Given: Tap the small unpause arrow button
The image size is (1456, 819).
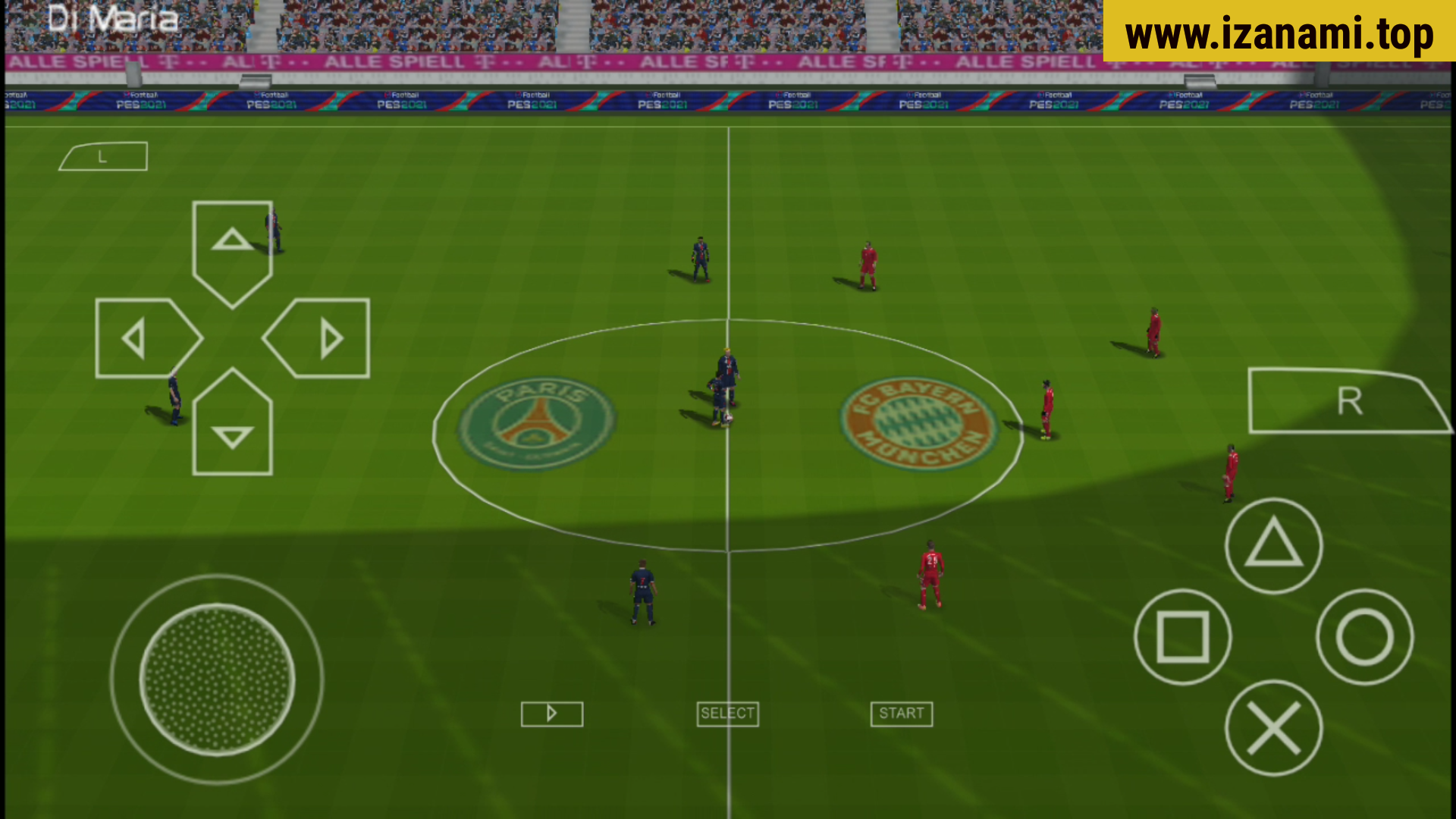Looking at the screenshot, I should click(x=551, y=714).
